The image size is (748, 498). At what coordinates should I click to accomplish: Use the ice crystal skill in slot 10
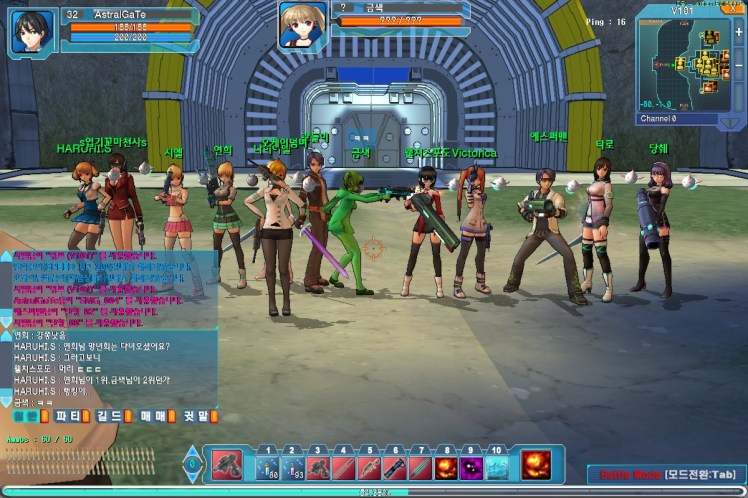(x=496, y=467)
